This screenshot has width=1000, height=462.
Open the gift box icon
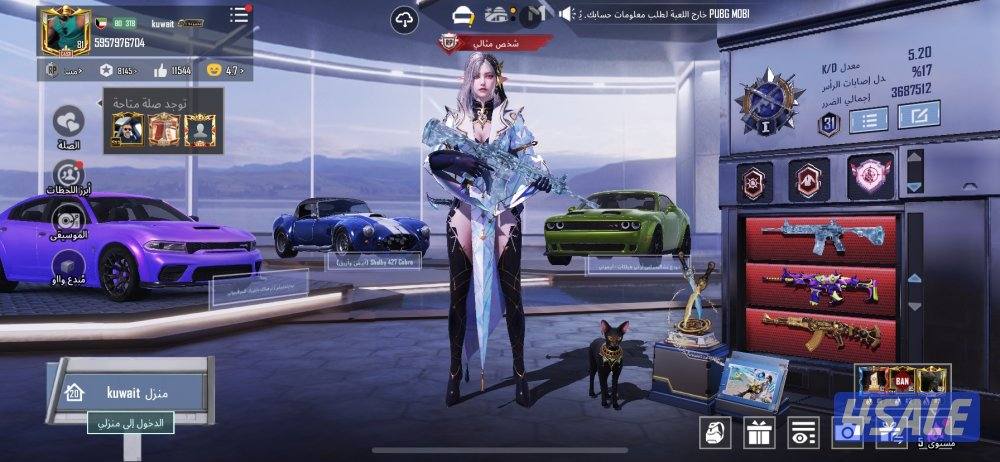pyautogui.click(x=758, y=432)
